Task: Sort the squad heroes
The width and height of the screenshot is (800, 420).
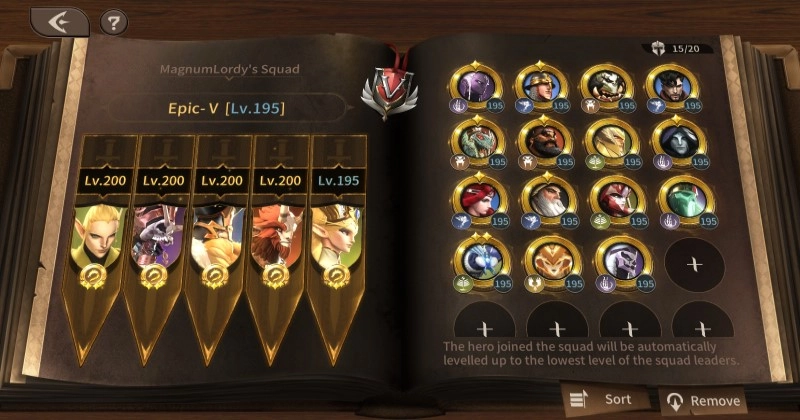Action: pyautogui.click(x=603, y=399)
